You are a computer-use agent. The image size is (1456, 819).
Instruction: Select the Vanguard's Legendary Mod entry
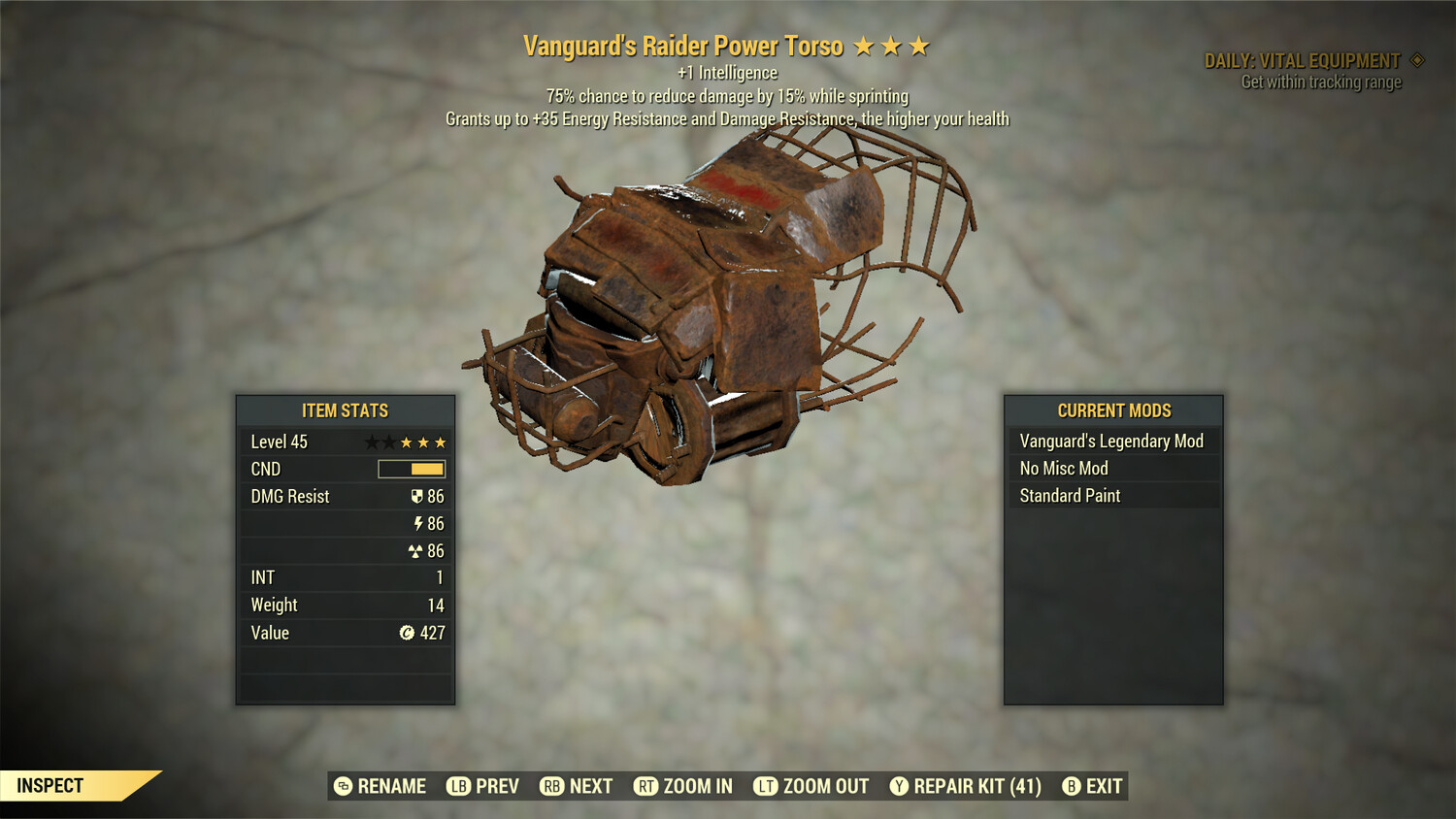click(x=1110, y=440)
